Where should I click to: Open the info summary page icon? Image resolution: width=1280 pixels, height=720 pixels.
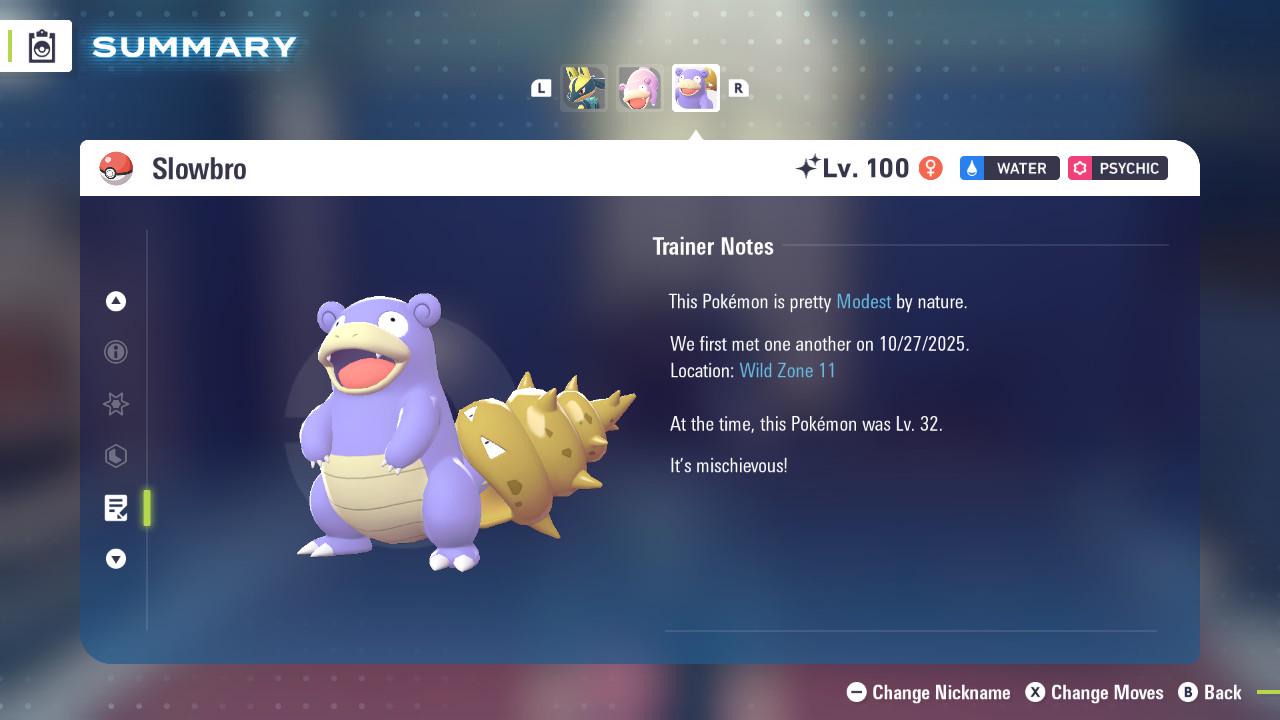116,352
